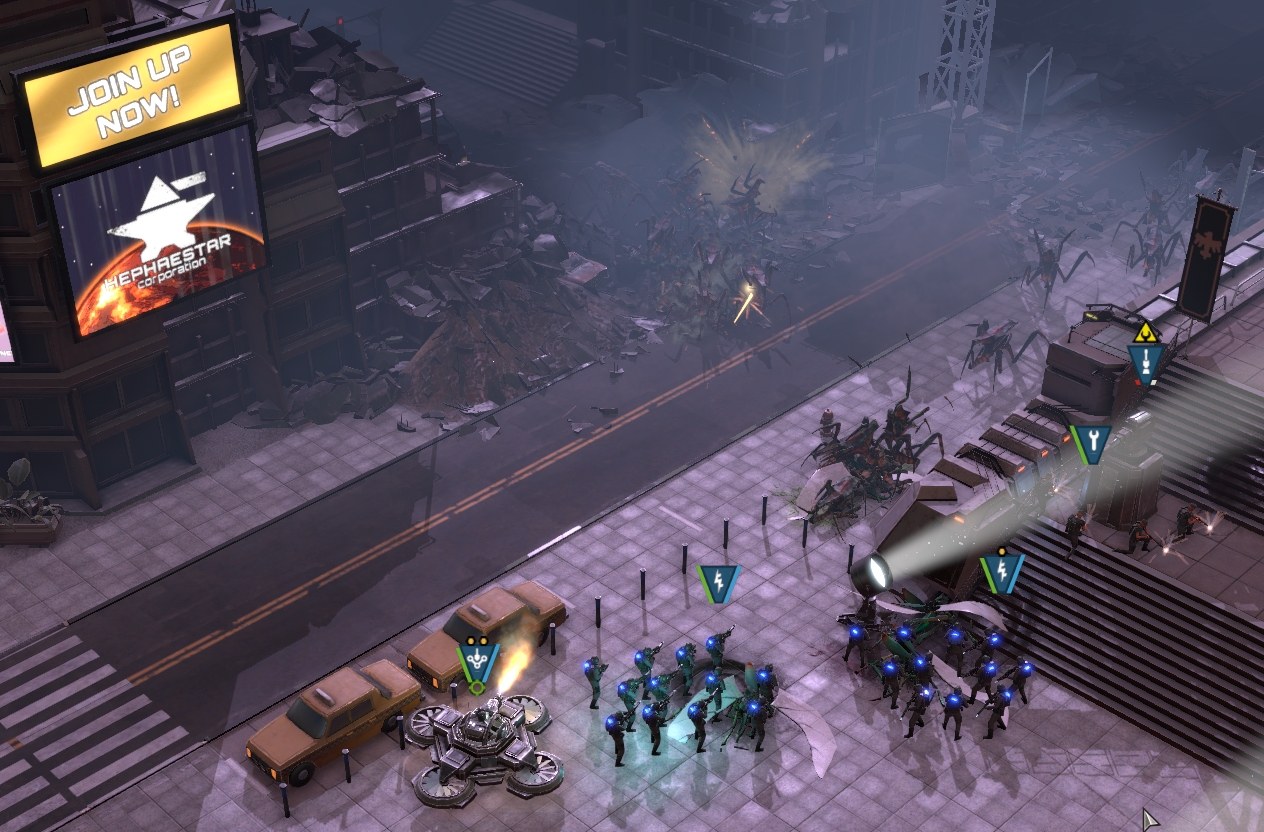Select the lightning-bolt squad marker without a gold dot

718,582
